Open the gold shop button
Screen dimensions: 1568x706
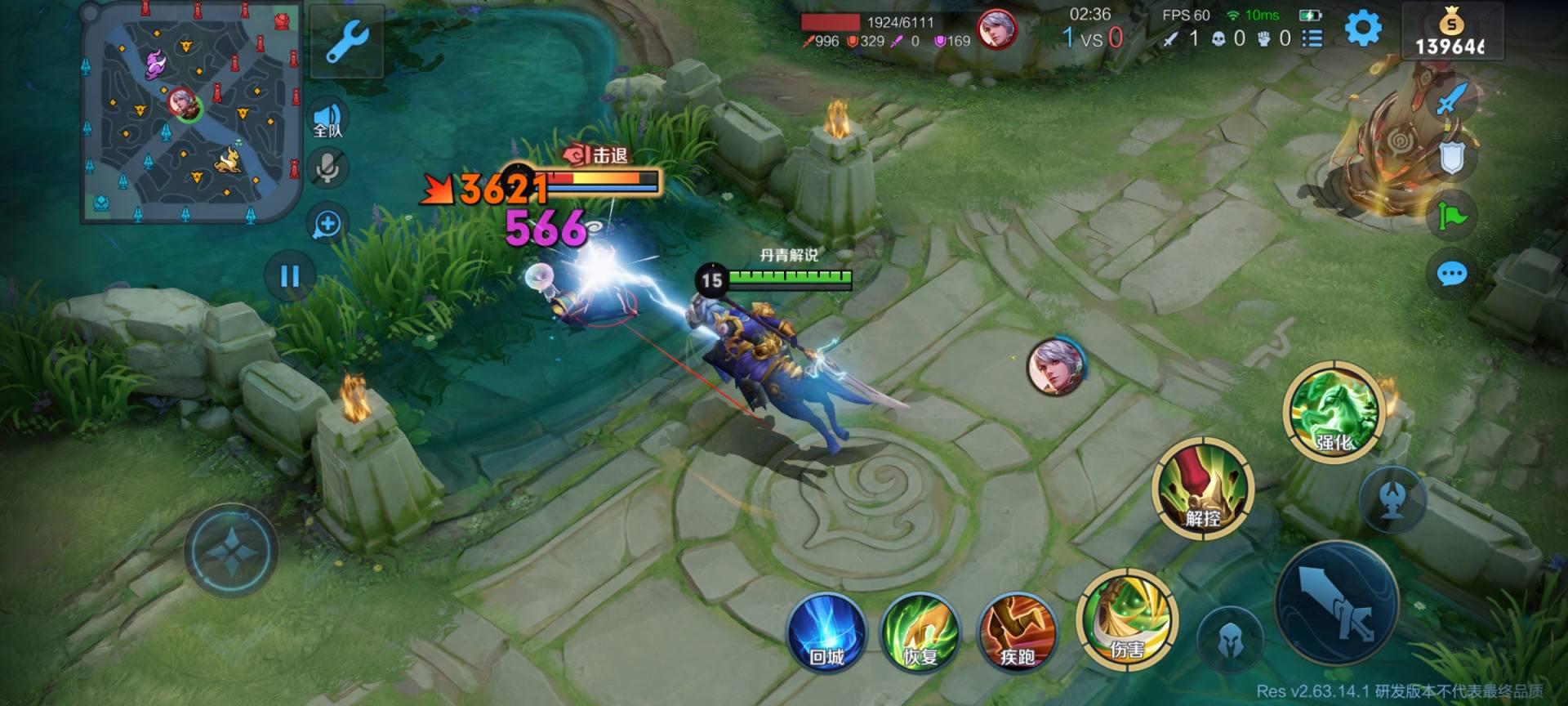[1450, 33]
